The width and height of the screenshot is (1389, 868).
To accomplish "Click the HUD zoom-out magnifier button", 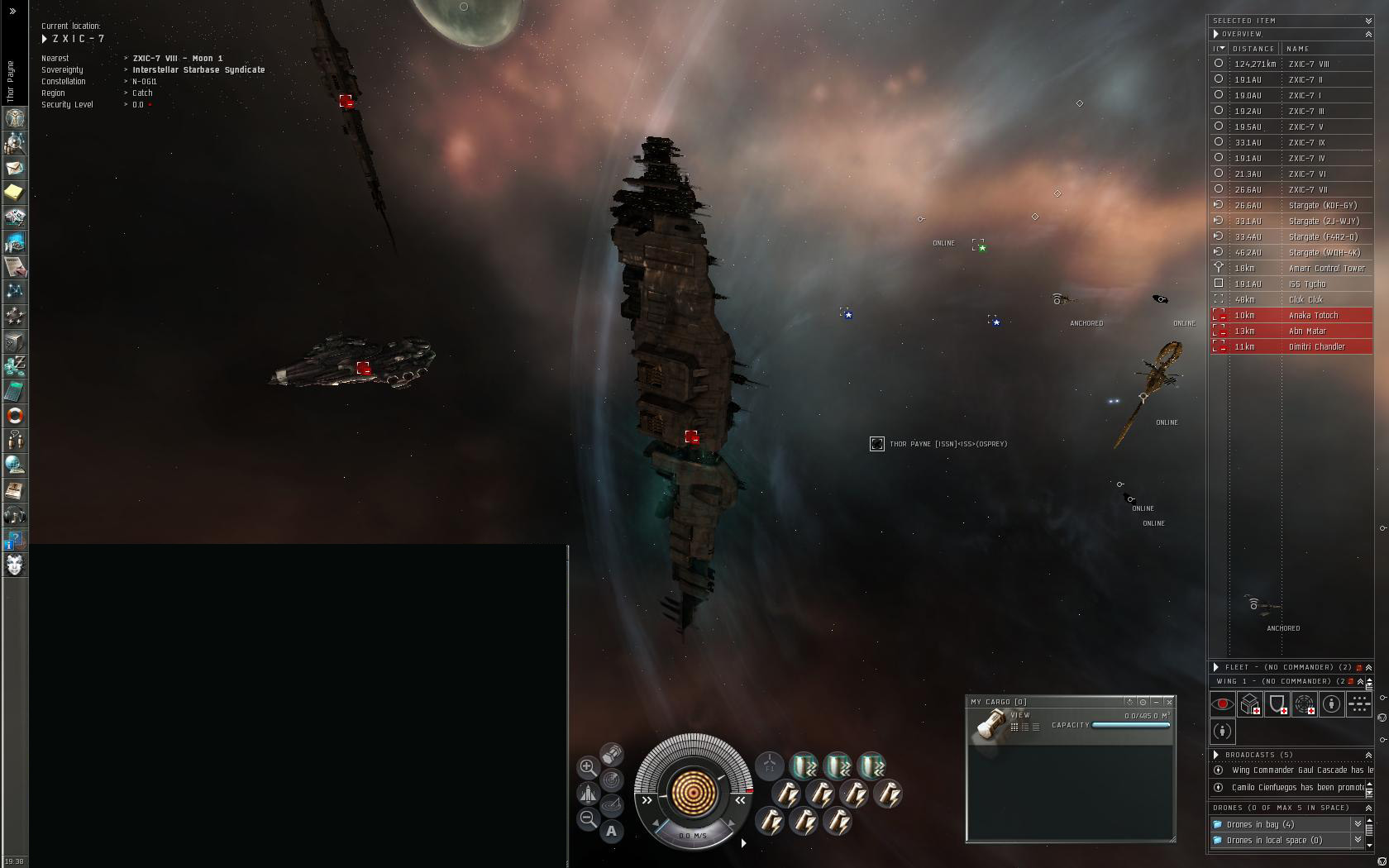I will point(588,818).
